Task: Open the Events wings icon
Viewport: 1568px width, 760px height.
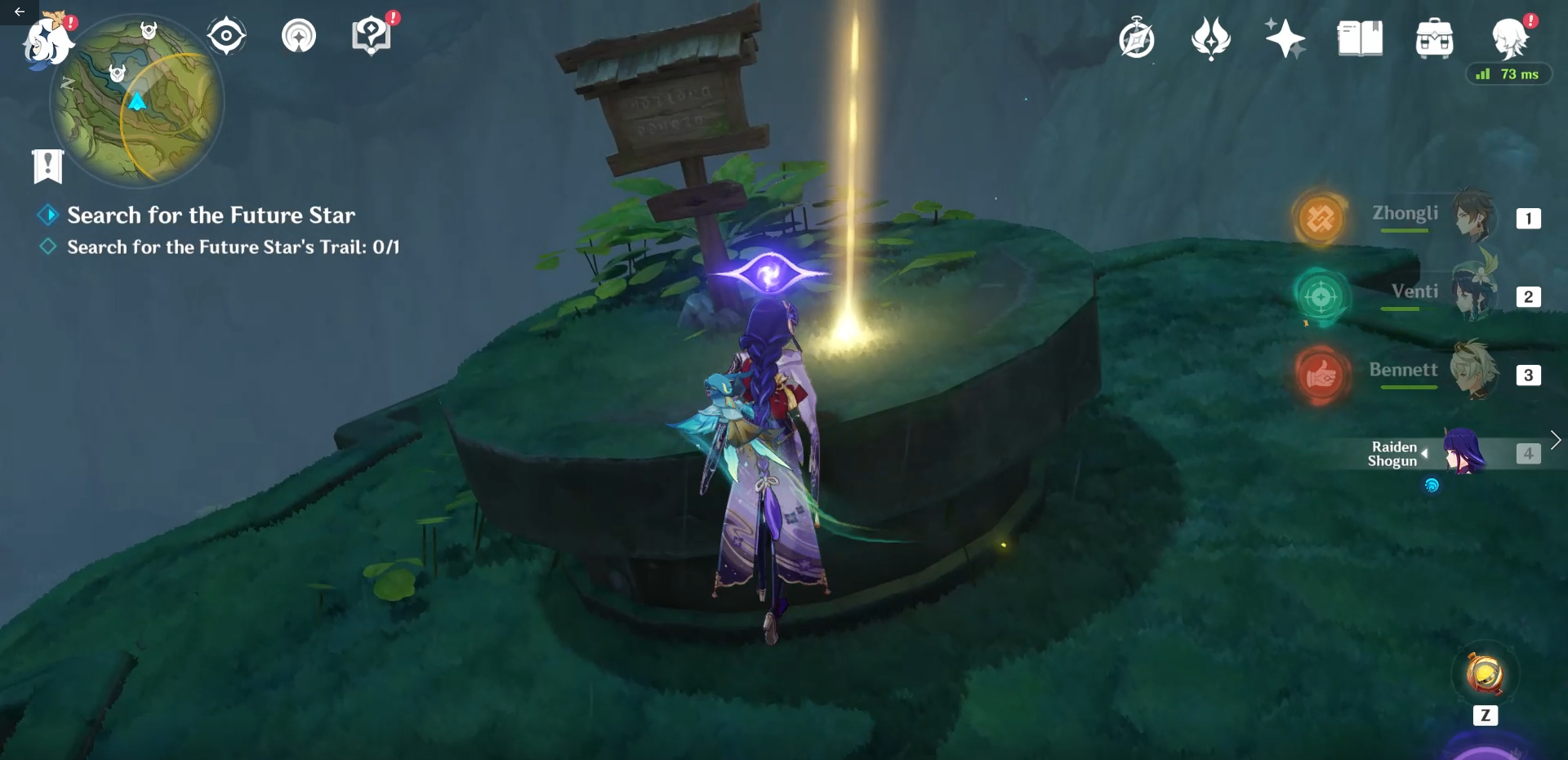Action: coord(1211,38)
